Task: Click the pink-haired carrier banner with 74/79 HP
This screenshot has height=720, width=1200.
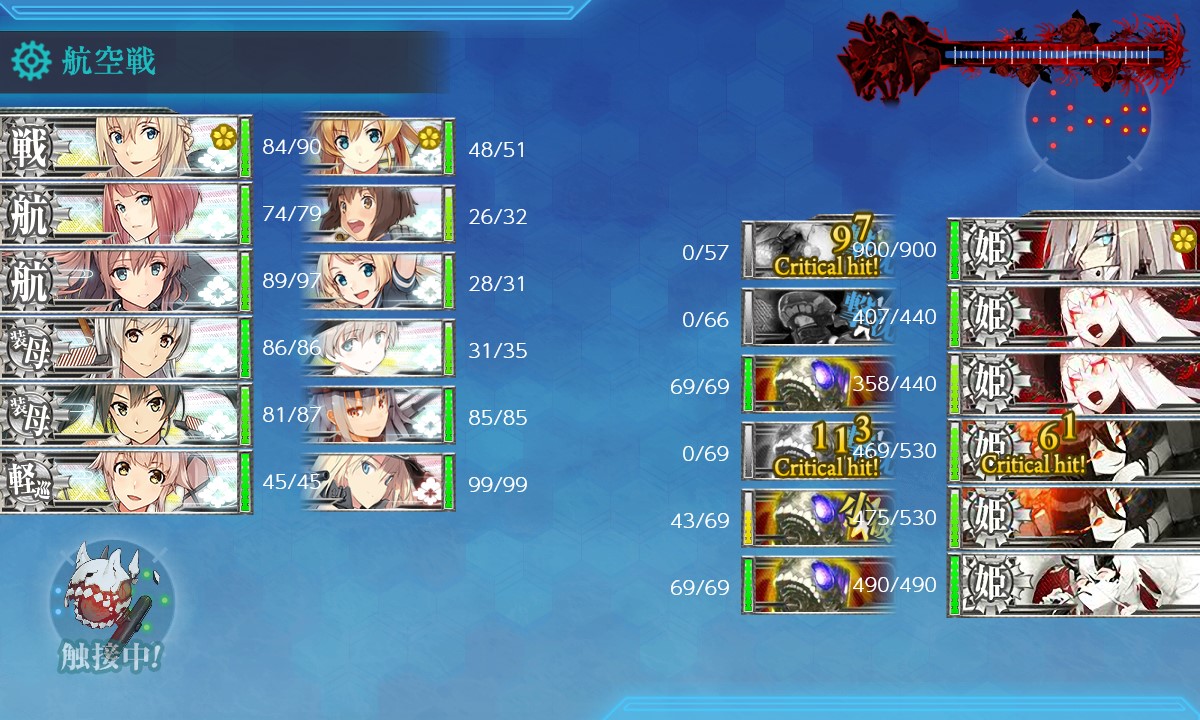Action: coord(125,215)
